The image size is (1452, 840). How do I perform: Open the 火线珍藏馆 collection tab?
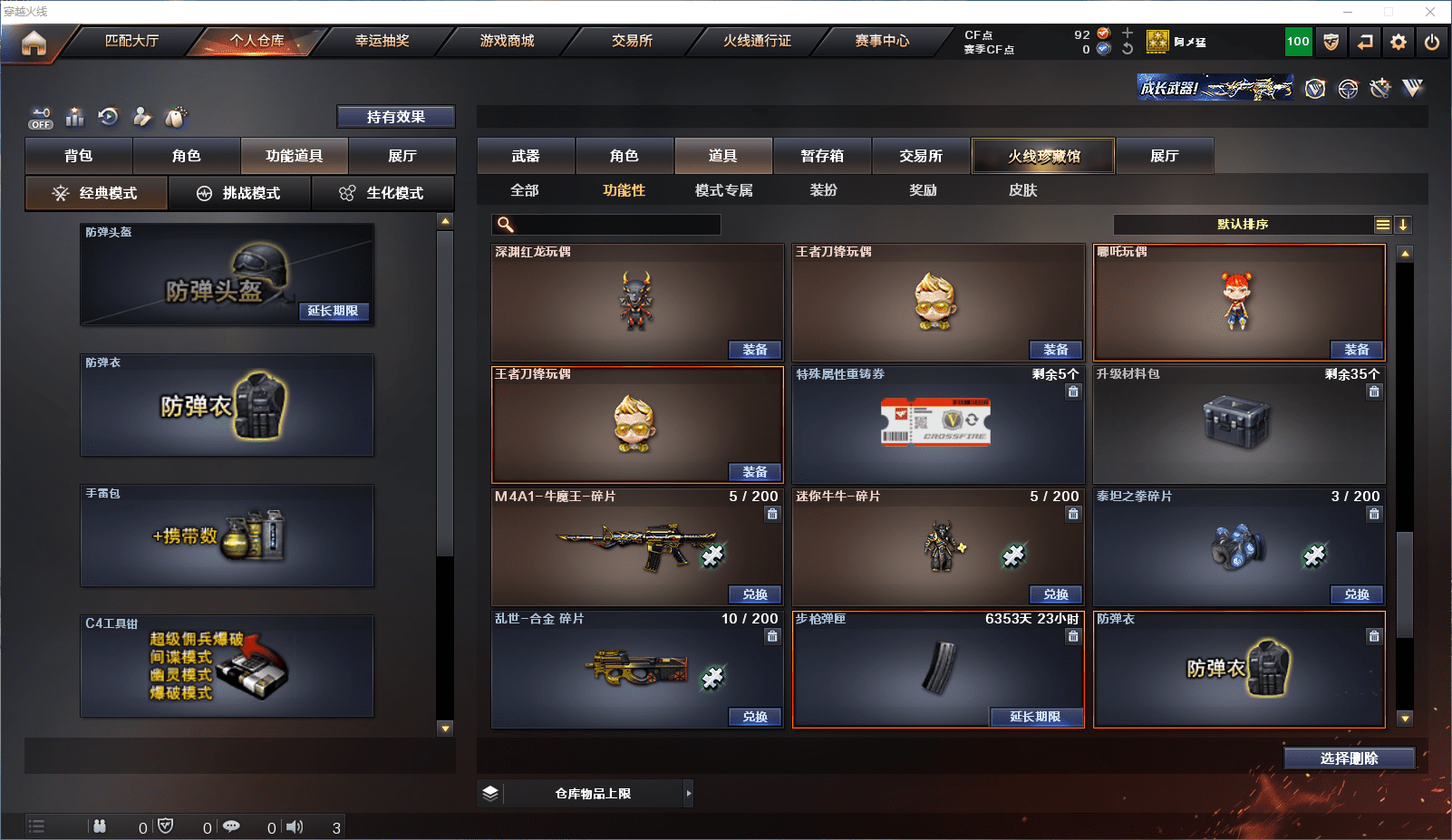click(1043, 156)
